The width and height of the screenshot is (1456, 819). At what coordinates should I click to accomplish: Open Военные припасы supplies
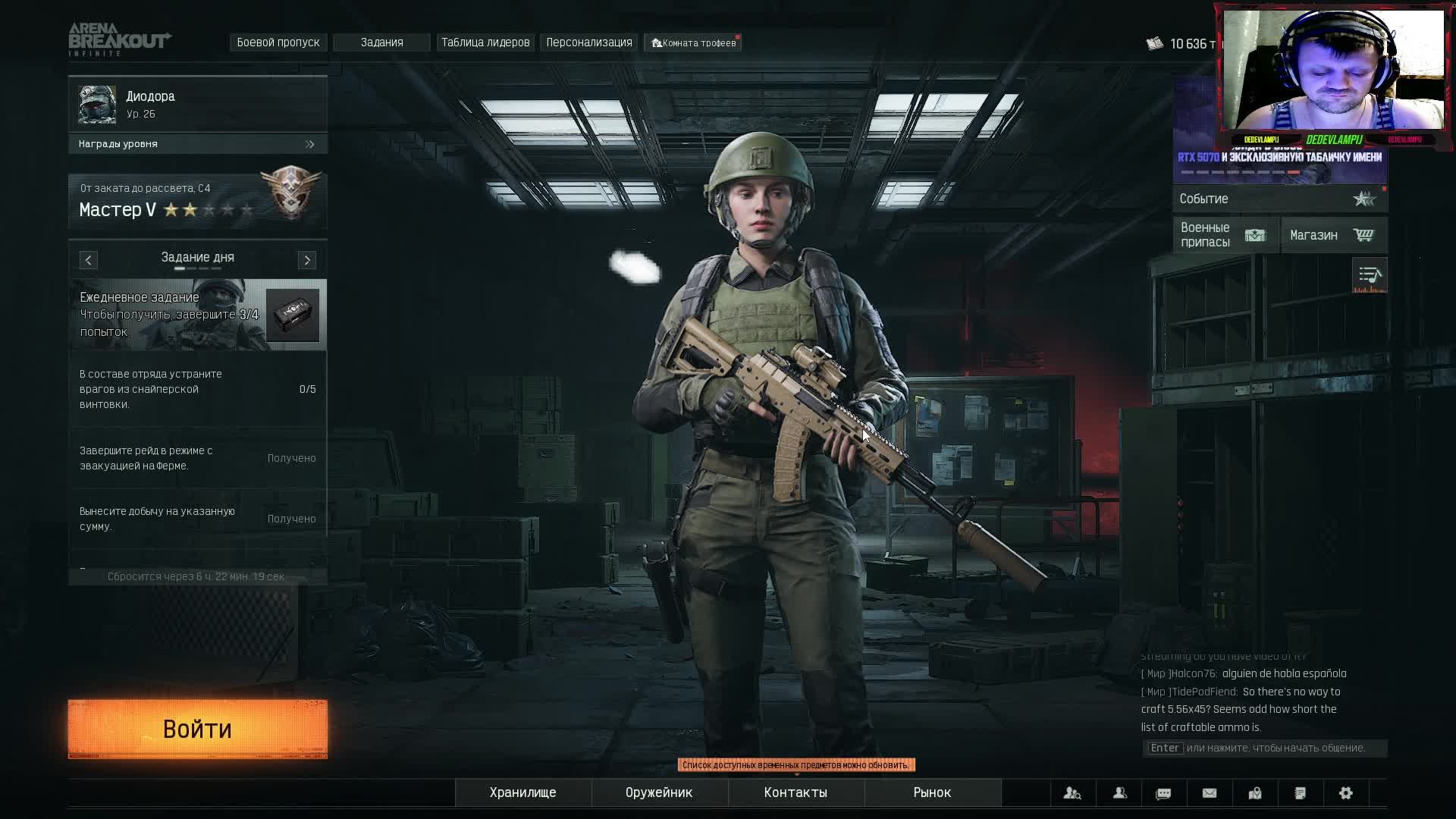(1225, 235)
